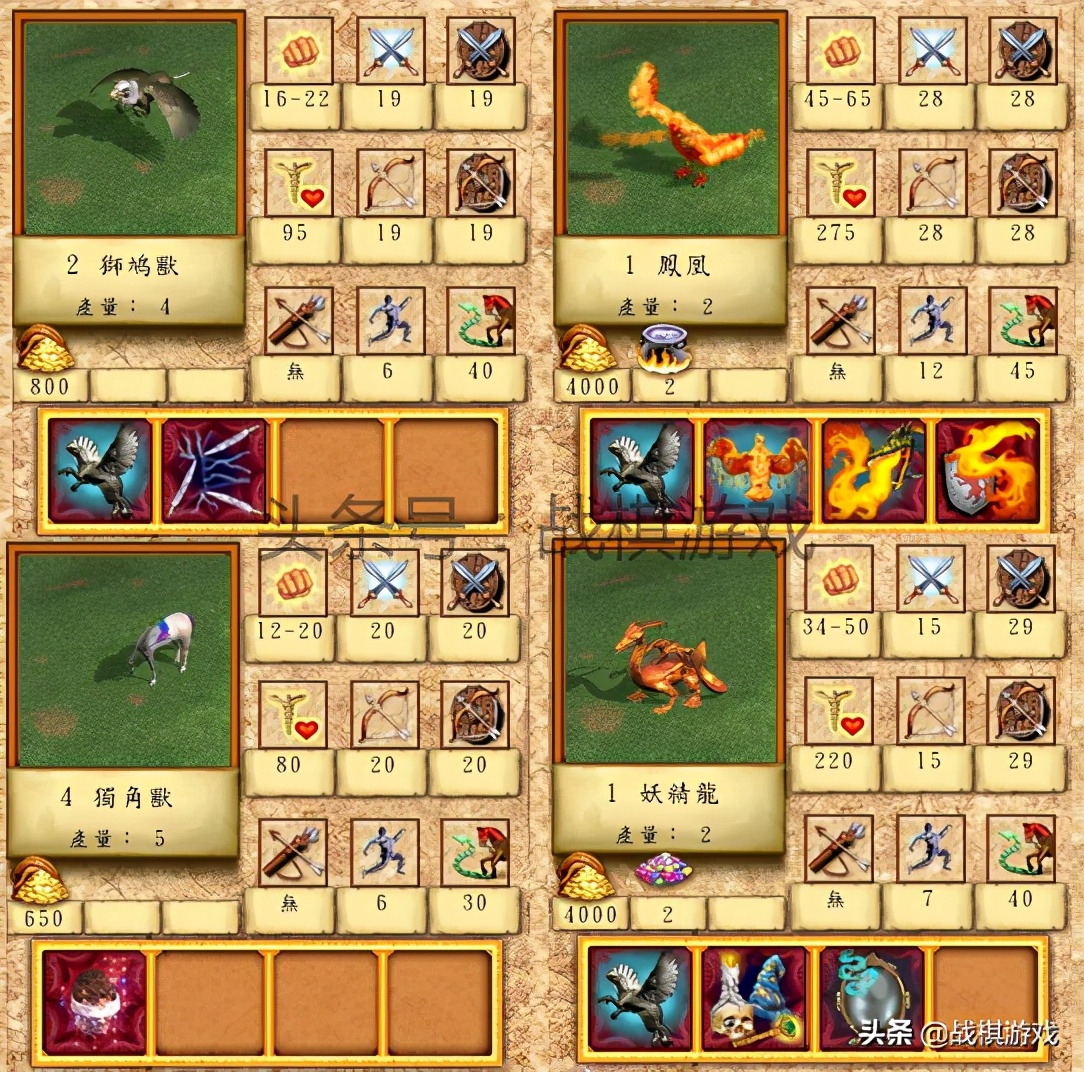Click the colorful gems cost icon

[664, 869]
